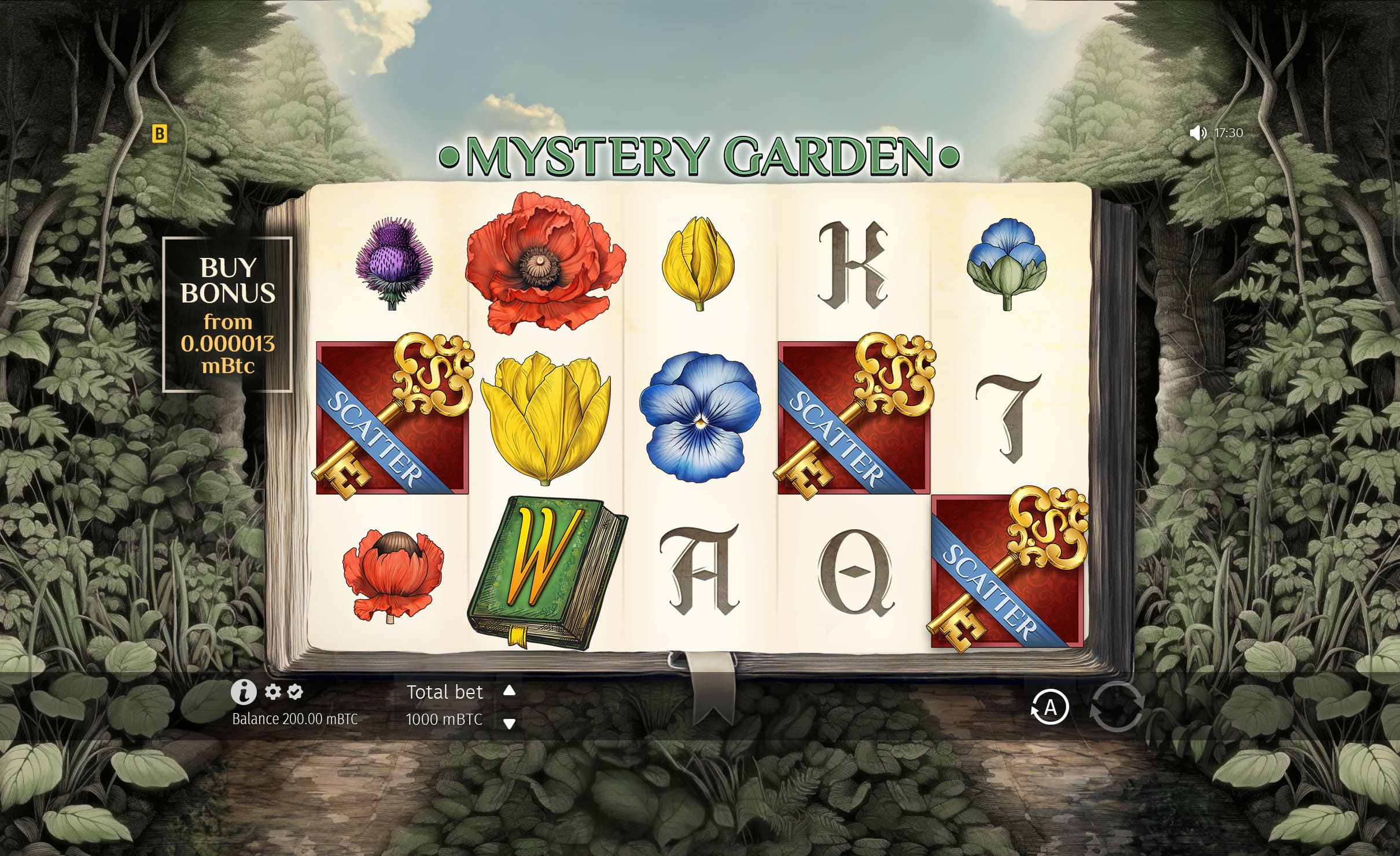Open the Buy Bonus offer

coord(227,315)
